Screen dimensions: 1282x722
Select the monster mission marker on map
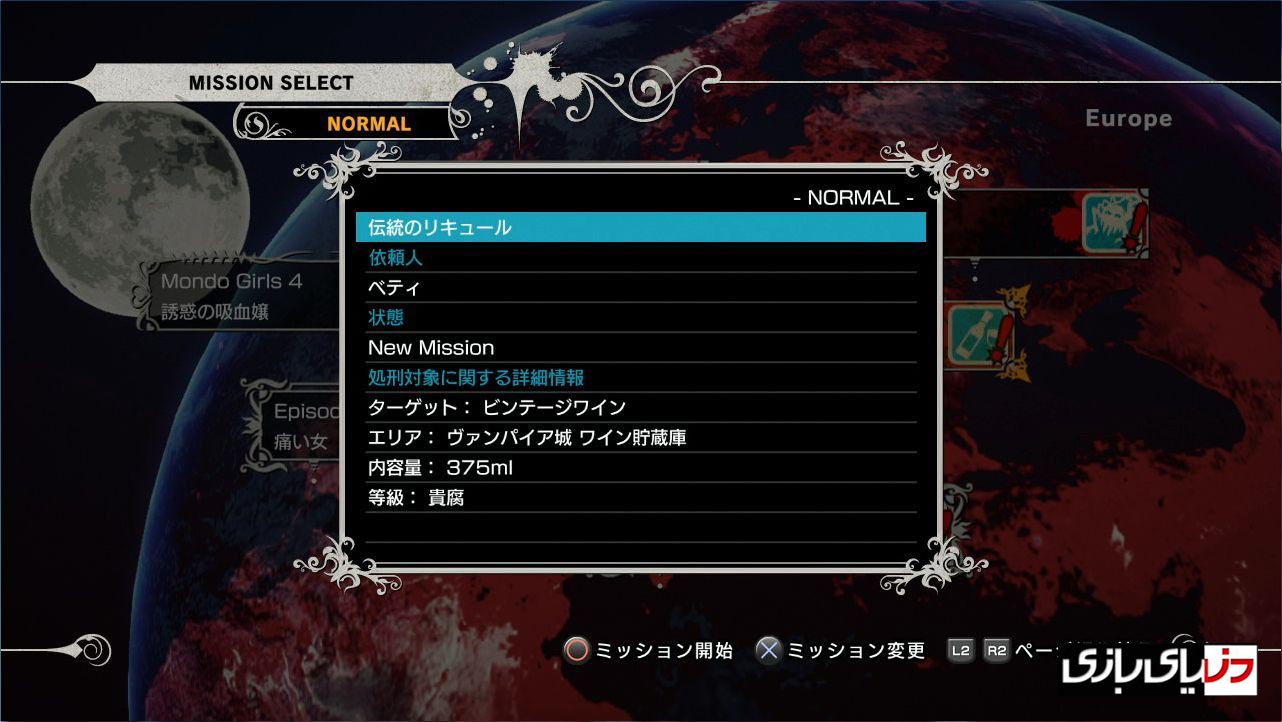[1111, 222]
